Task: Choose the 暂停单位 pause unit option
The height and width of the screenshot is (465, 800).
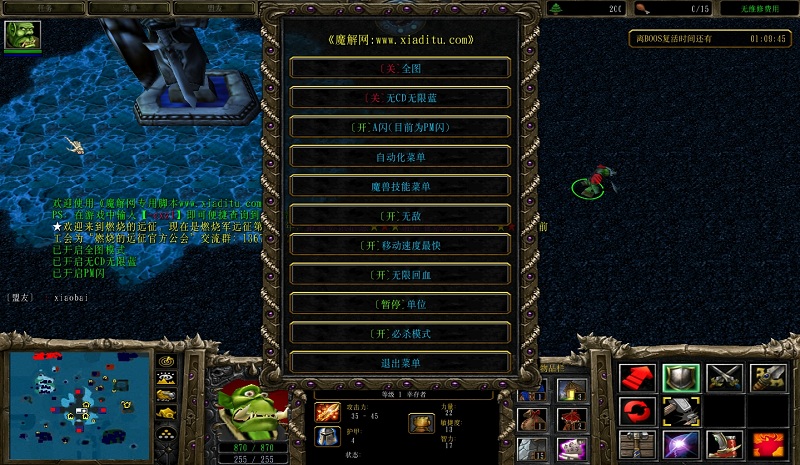Action: pos(400,304)
